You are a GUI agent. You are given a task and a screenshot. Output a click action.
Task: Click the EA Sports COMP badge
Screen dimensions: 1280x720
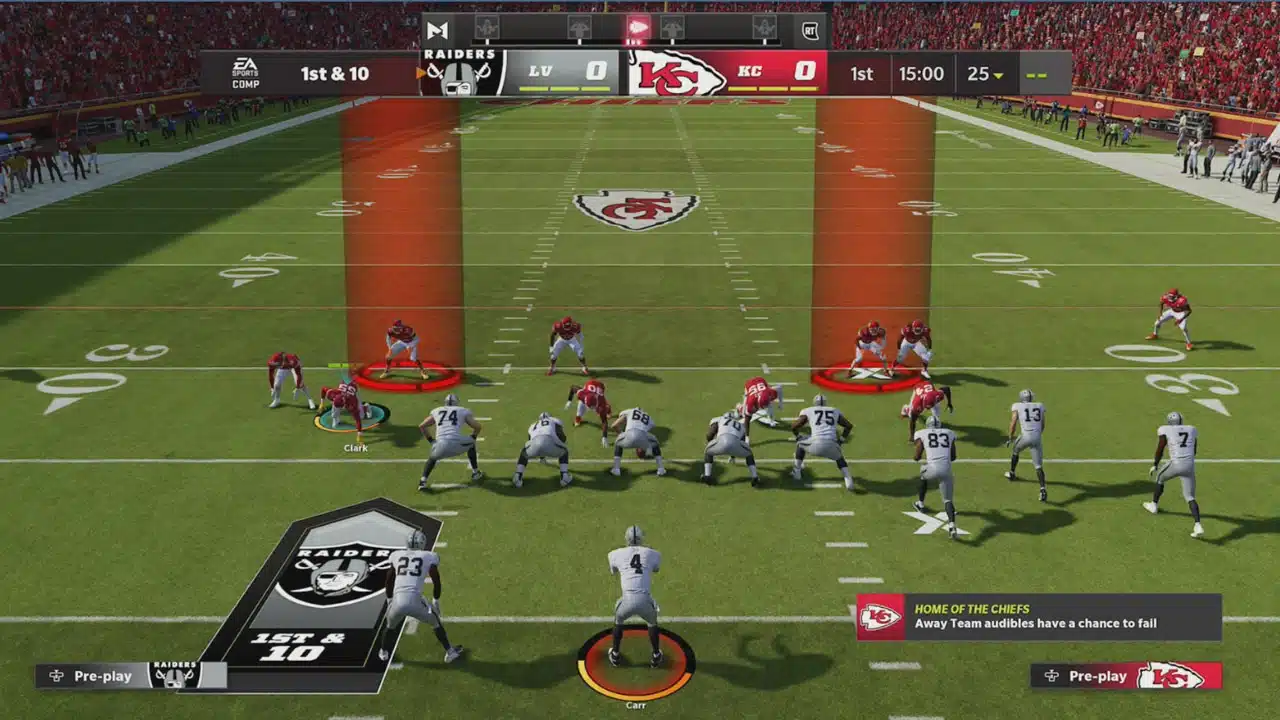(245, 73)
